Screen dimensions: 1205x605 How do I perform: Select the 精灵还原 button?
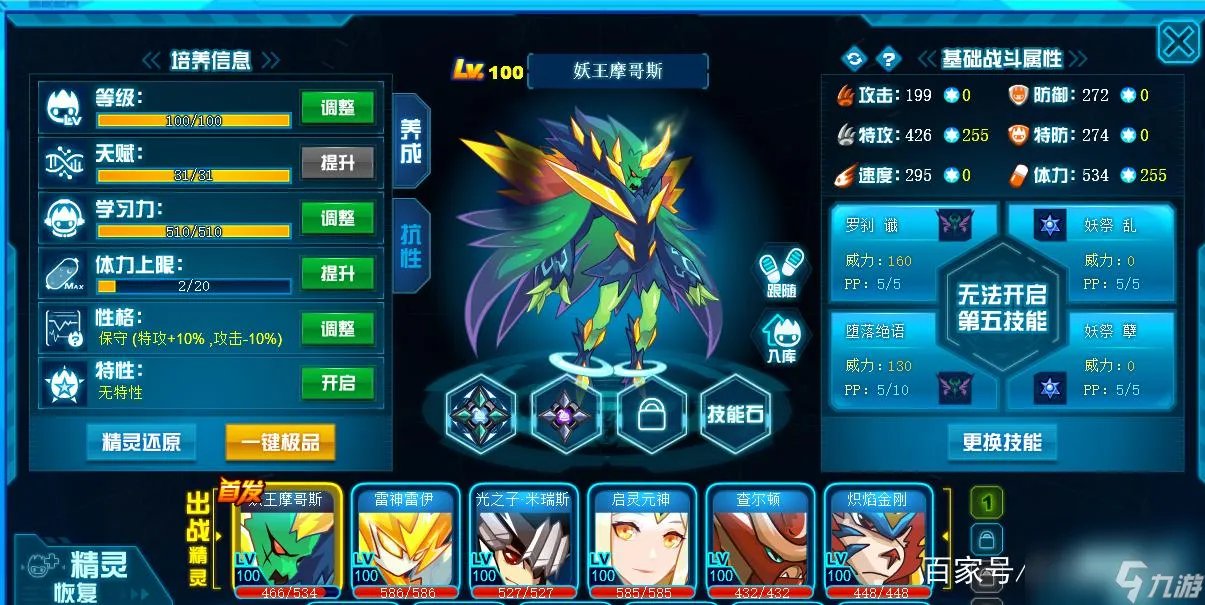tap(141, 441)
